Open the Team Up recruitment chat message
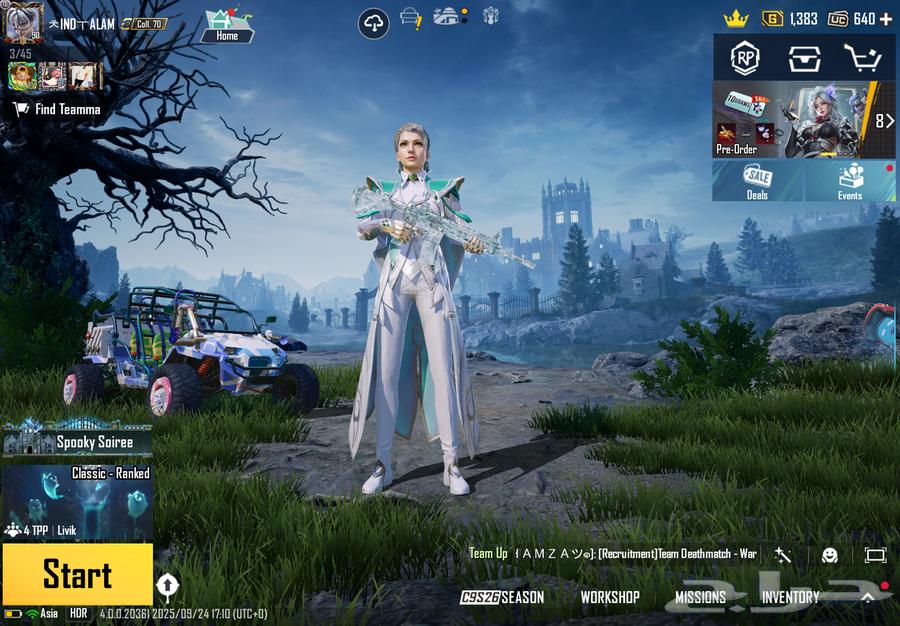Viewport: 900px width, 626px height. point(612,553)
